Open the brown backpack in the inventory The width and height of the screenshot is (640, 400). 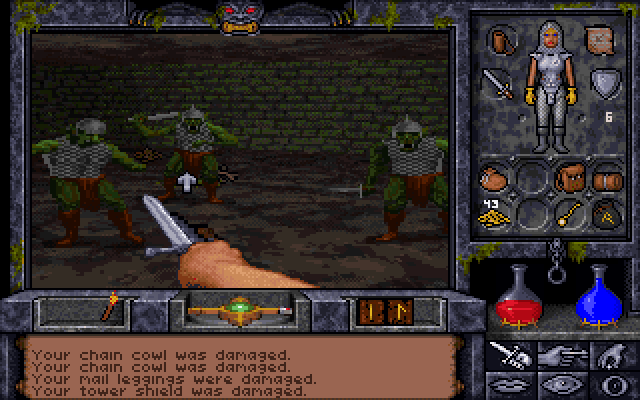(x=570, y=179)
